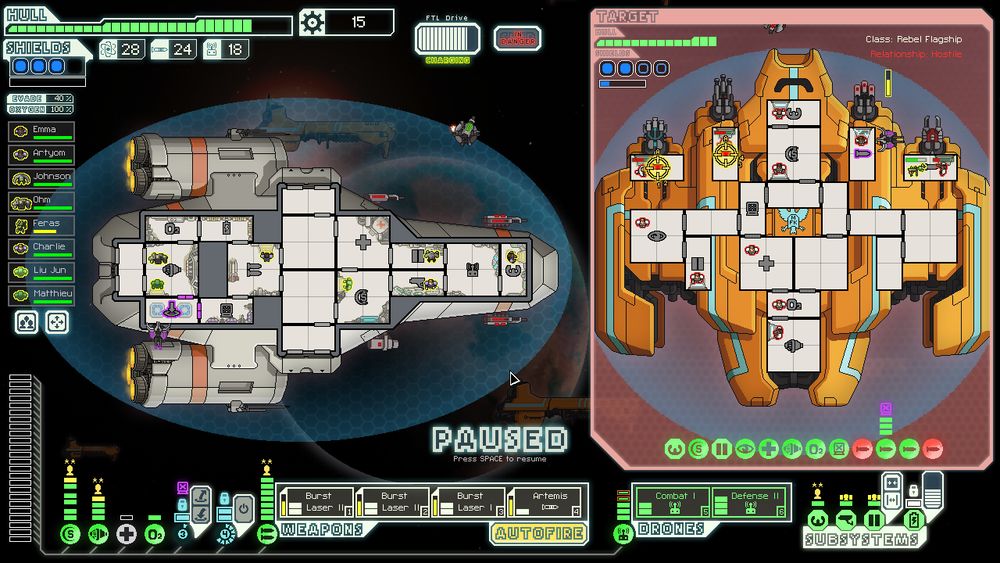Select the Artemis missile weapon

546,501
